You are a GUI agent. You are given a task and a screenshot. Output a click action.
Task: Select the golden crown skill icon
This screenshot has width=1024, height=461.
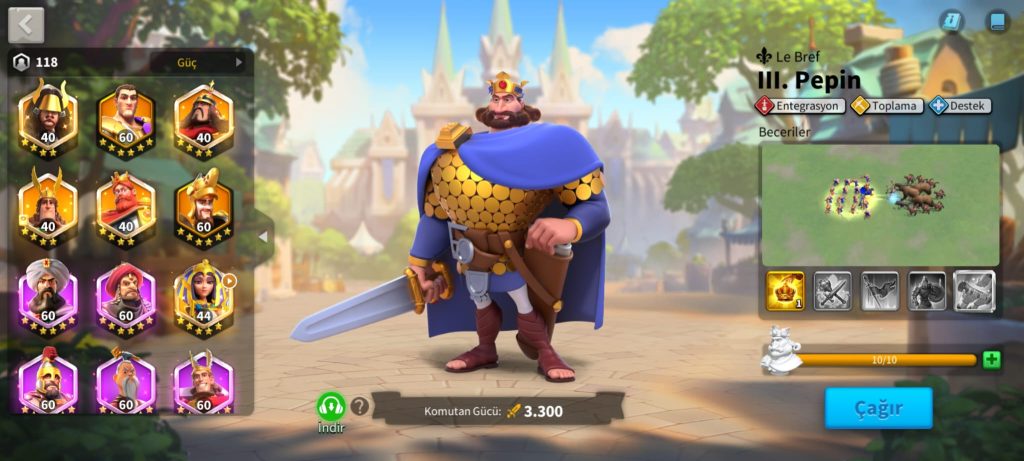coord(785,291)
